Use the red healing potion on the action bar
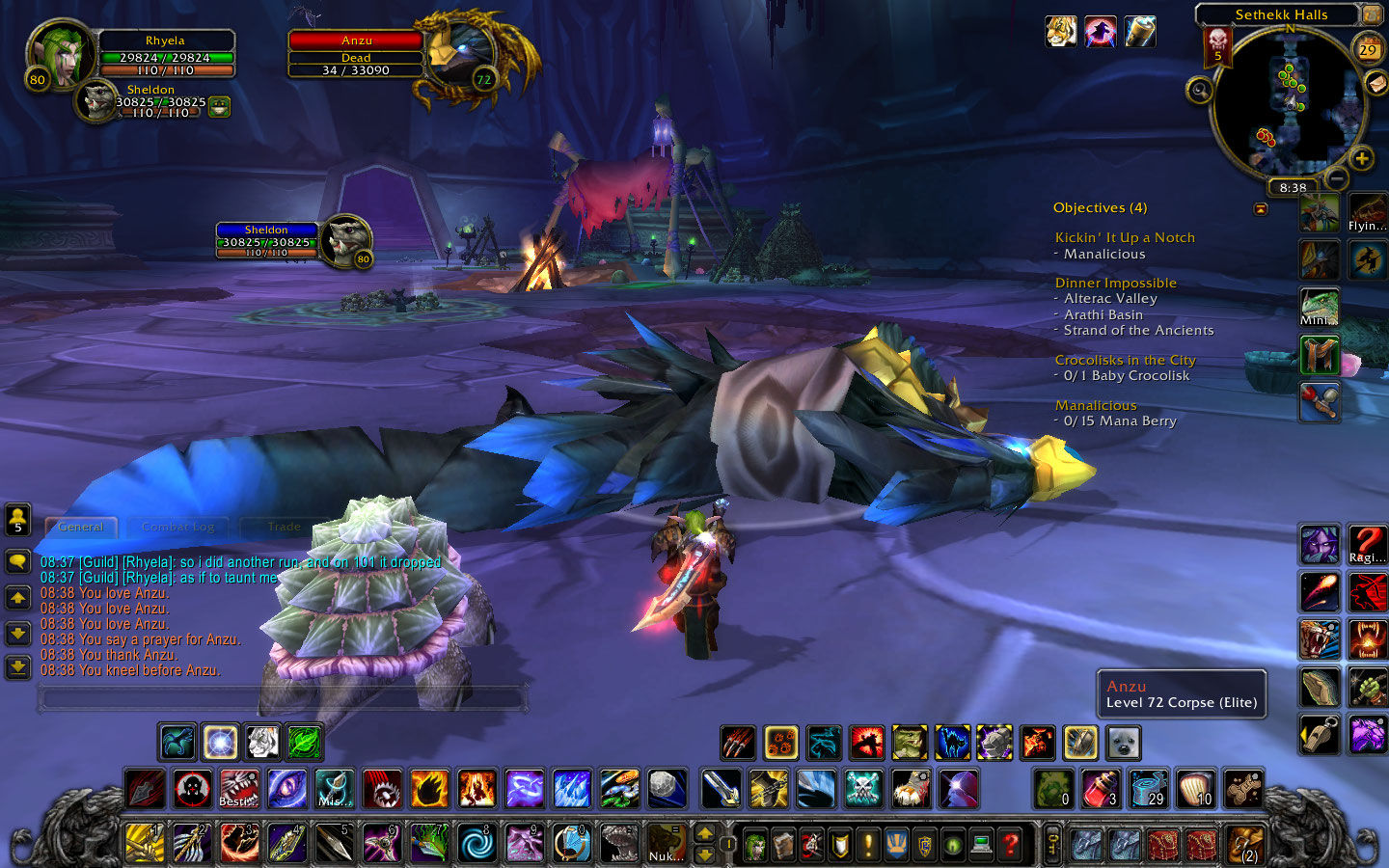 pos(1101,791)
